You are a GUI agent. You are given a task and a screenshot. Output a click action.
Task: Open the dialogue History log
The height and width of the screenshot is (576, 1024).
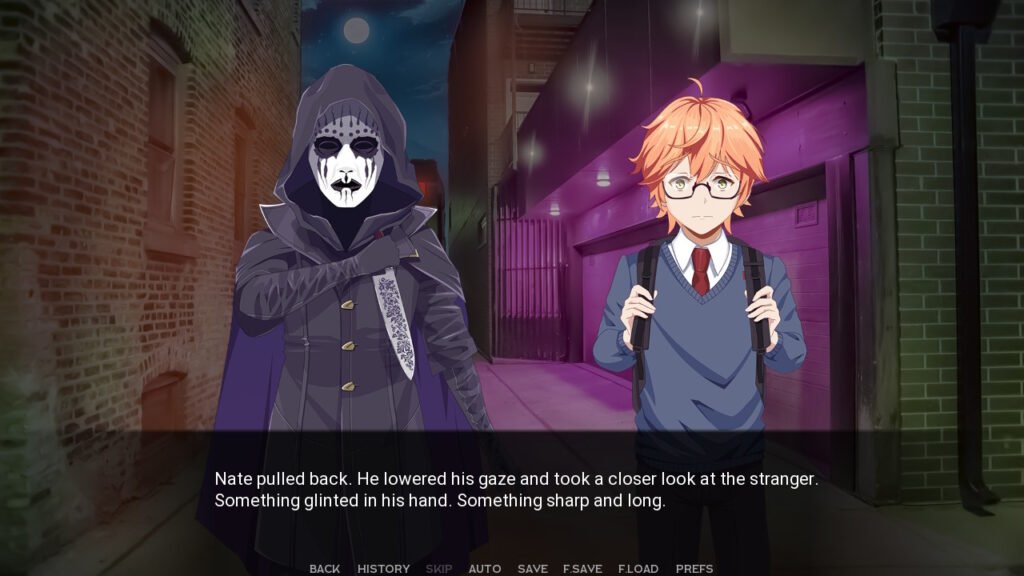(x=383, y=569)
